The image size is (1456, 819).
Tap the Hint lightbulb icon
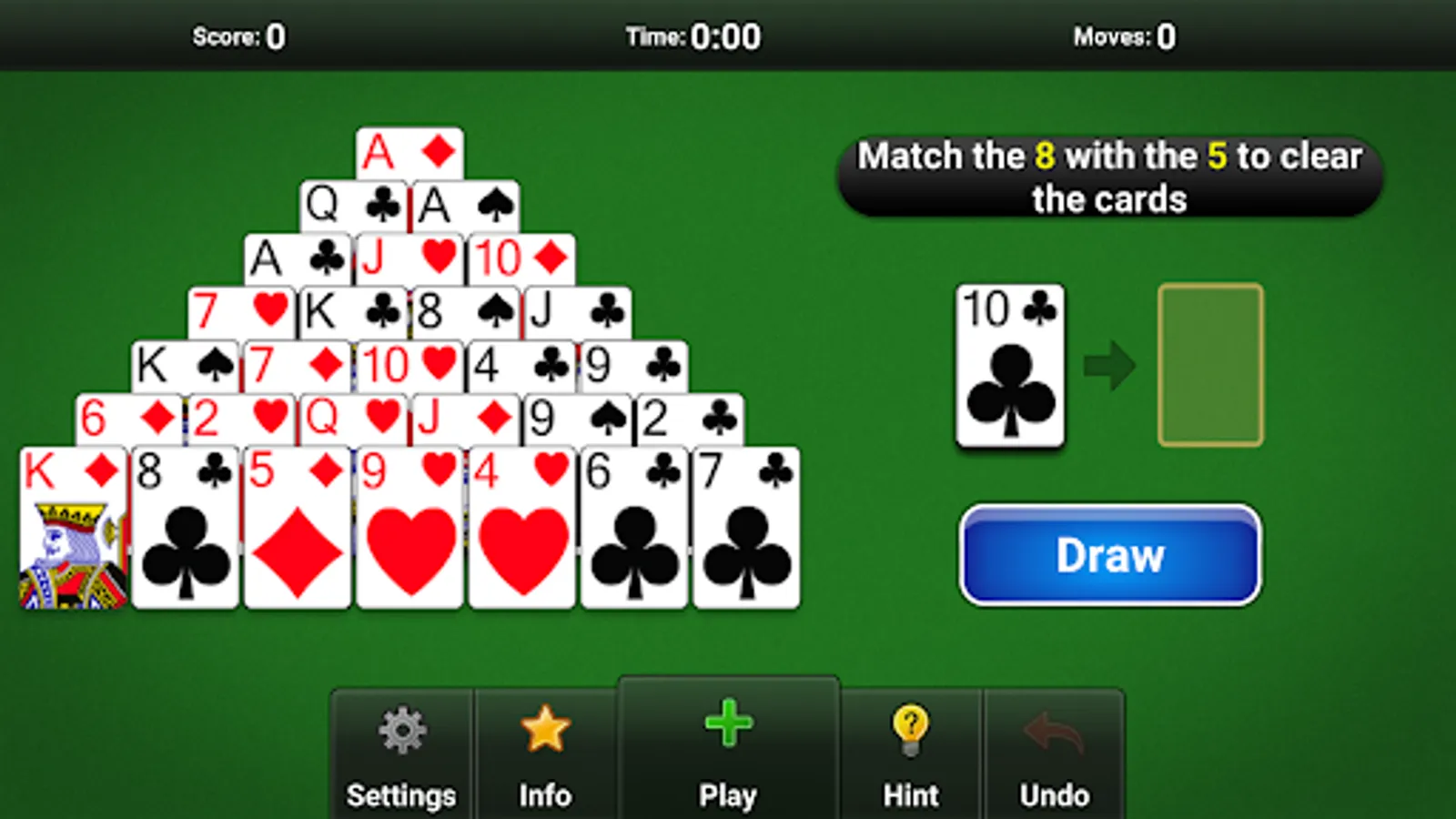[909, 728]
